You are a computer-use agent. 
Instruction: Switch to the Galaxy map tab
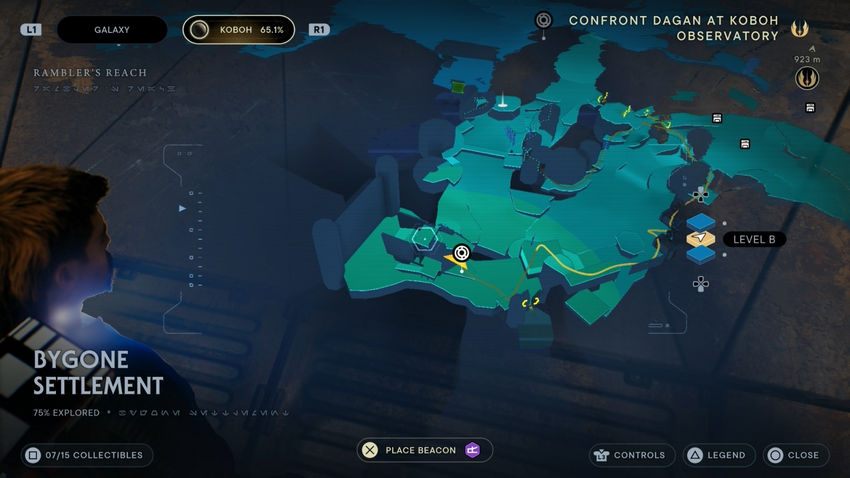coord(111,30)
